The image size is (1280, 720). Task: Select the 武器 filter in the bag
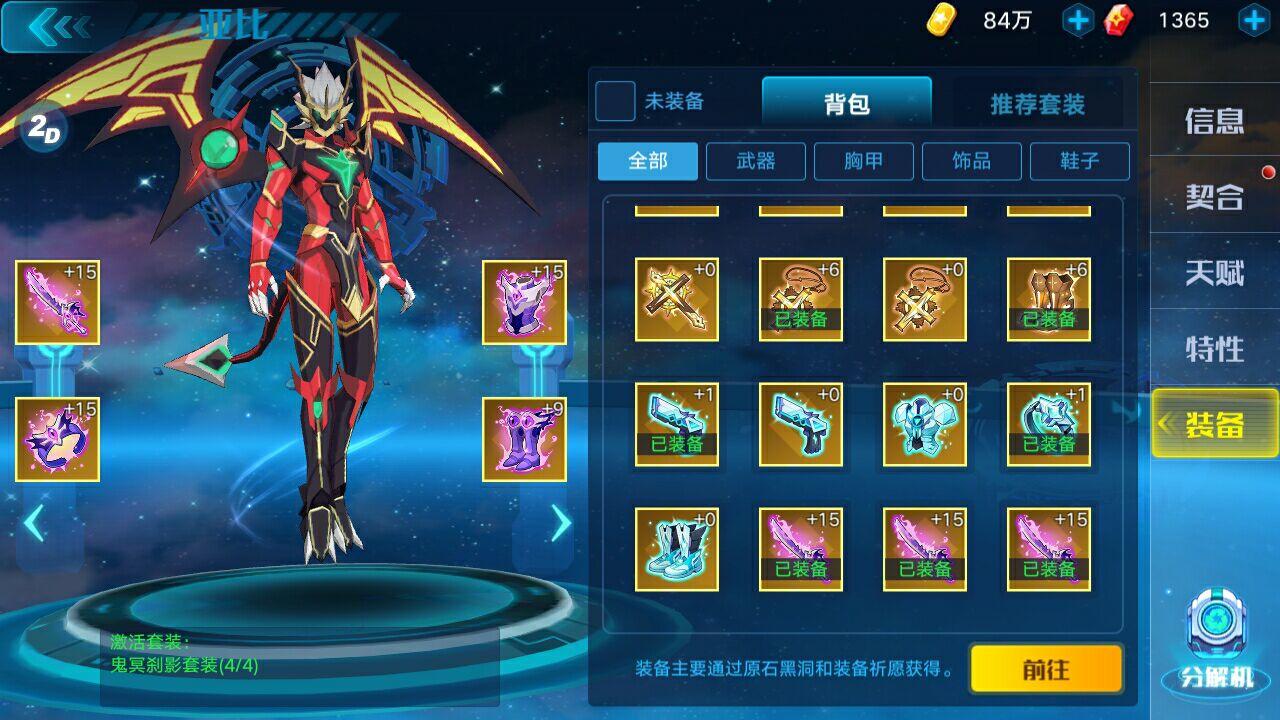755,161
